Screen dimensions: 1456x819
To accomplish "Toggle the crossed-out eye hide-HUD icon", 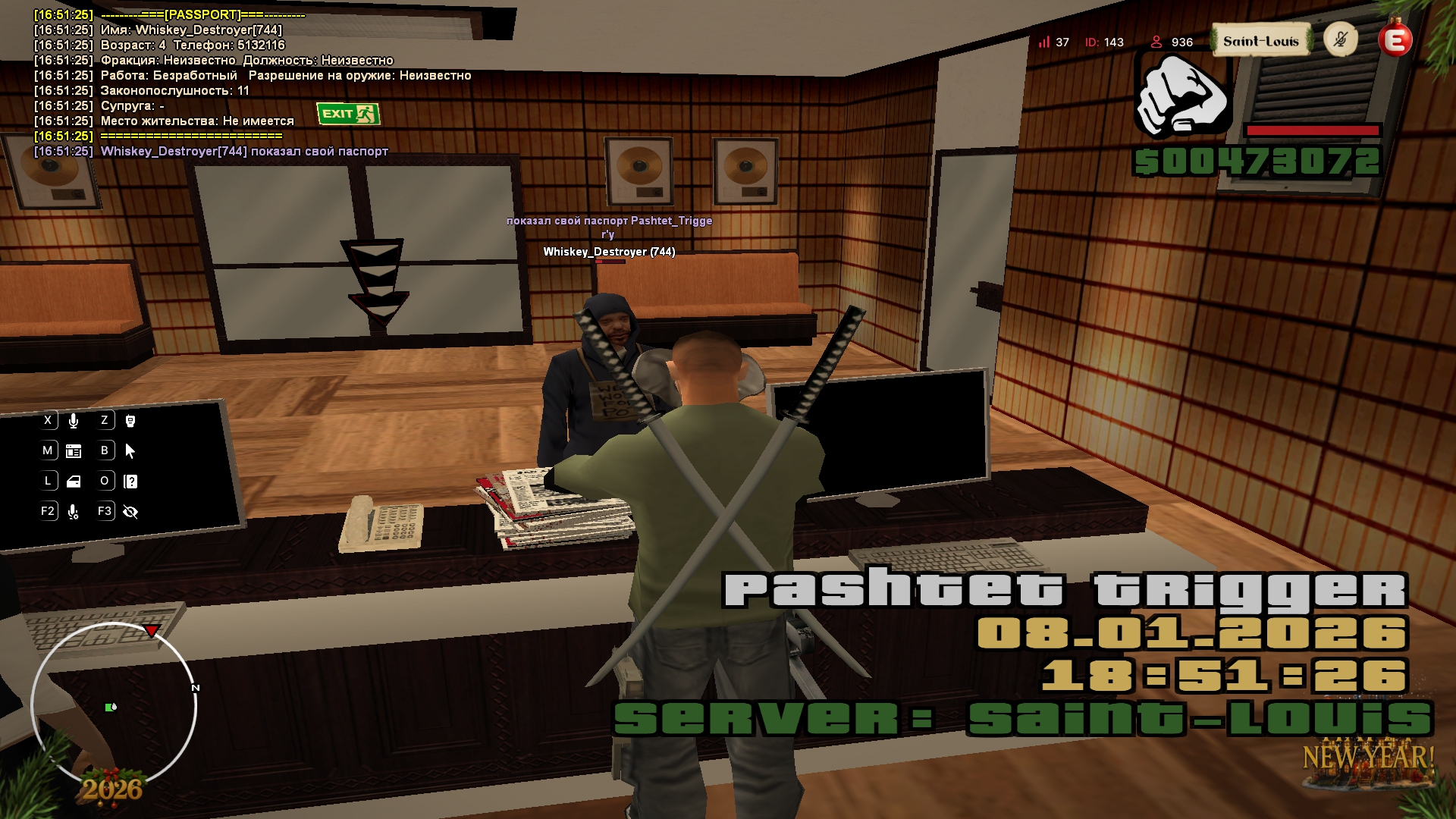I will (x=130, y=512).
